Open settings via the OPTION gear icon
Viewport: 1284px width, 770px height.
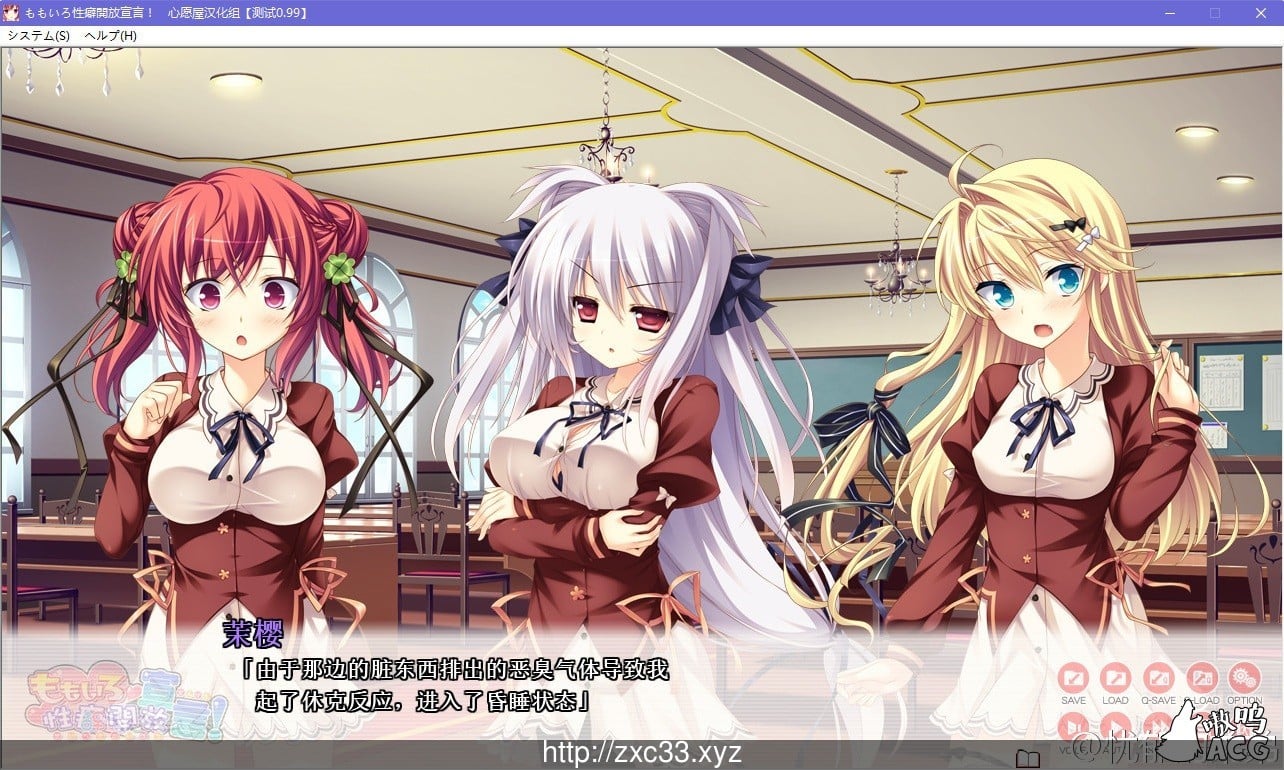tap(1243, 677)
